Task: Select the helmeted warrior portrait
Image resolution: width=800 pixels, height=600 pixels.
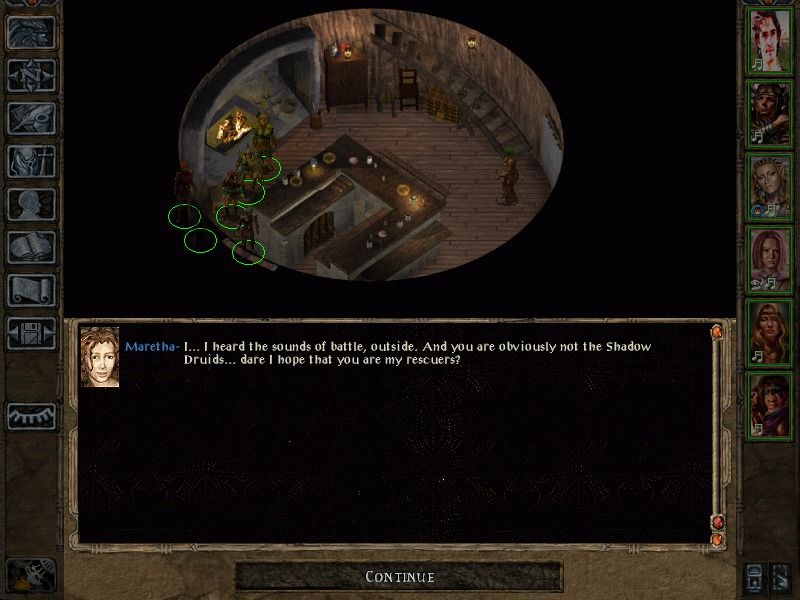Action: click(771, 113)
